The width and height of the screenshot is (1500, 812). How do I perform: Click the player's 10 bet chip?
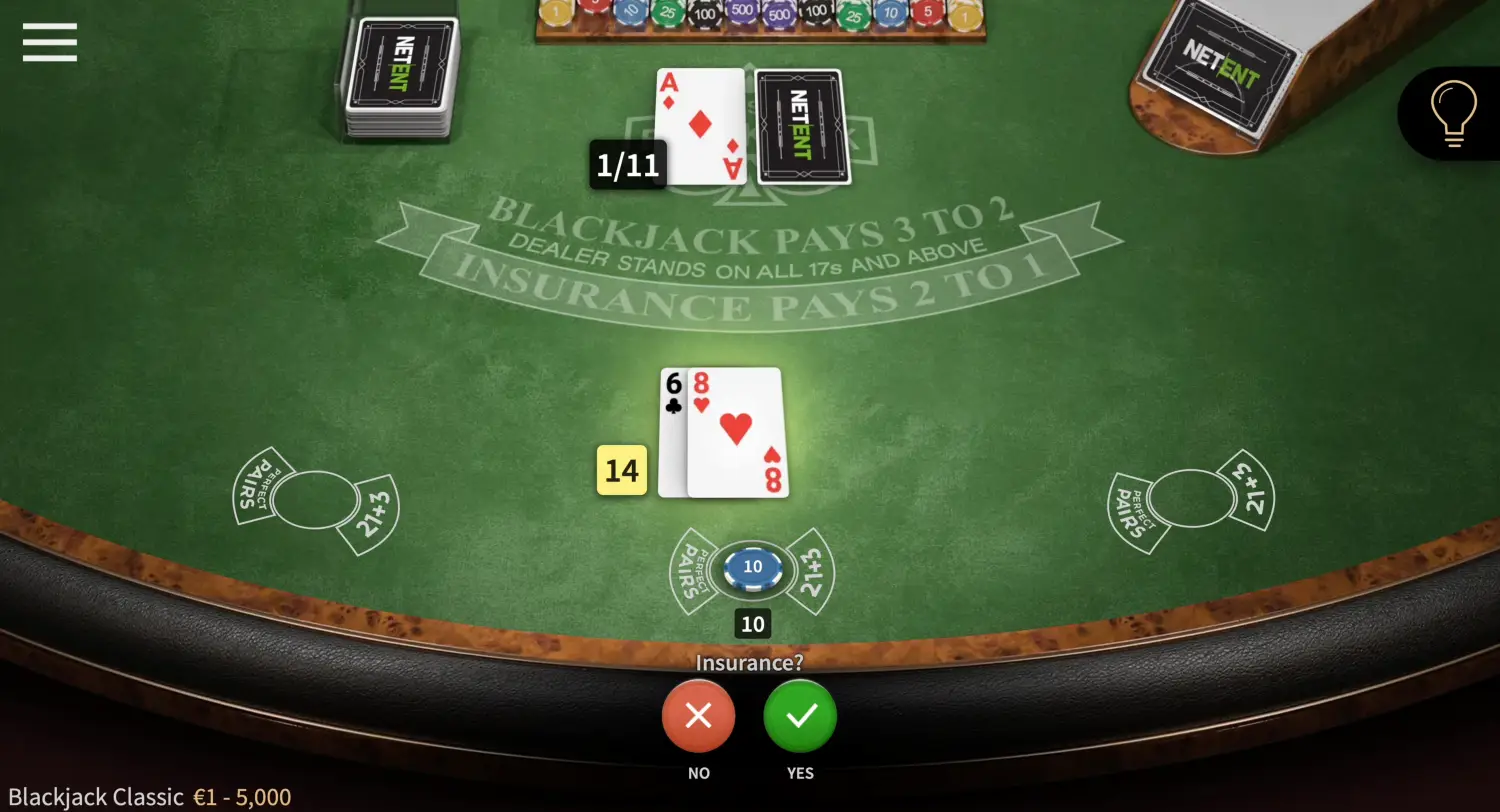[x=753, y=566]
